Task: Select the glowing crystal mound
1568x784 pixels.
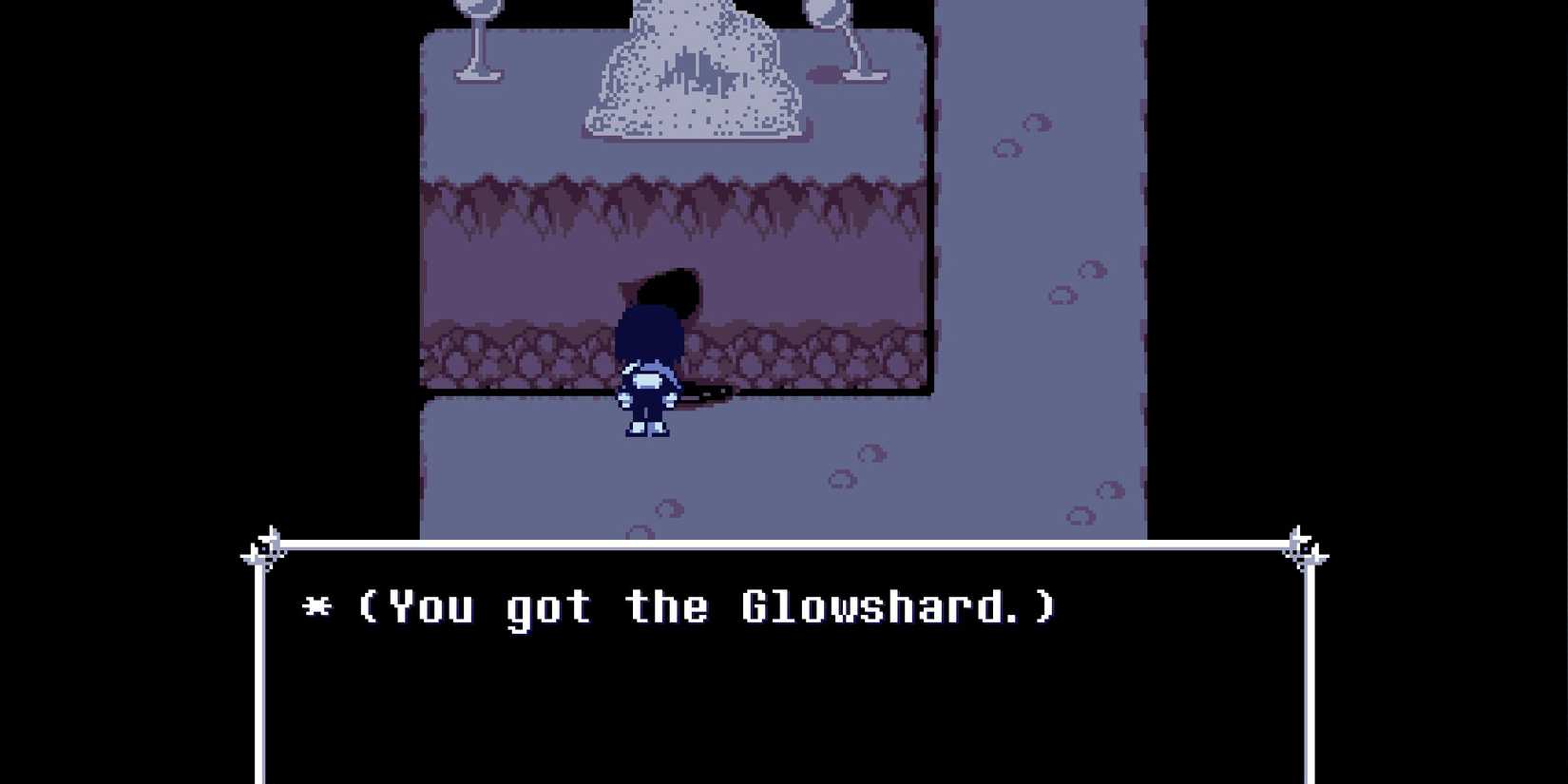Action: [x=694, y=76]
